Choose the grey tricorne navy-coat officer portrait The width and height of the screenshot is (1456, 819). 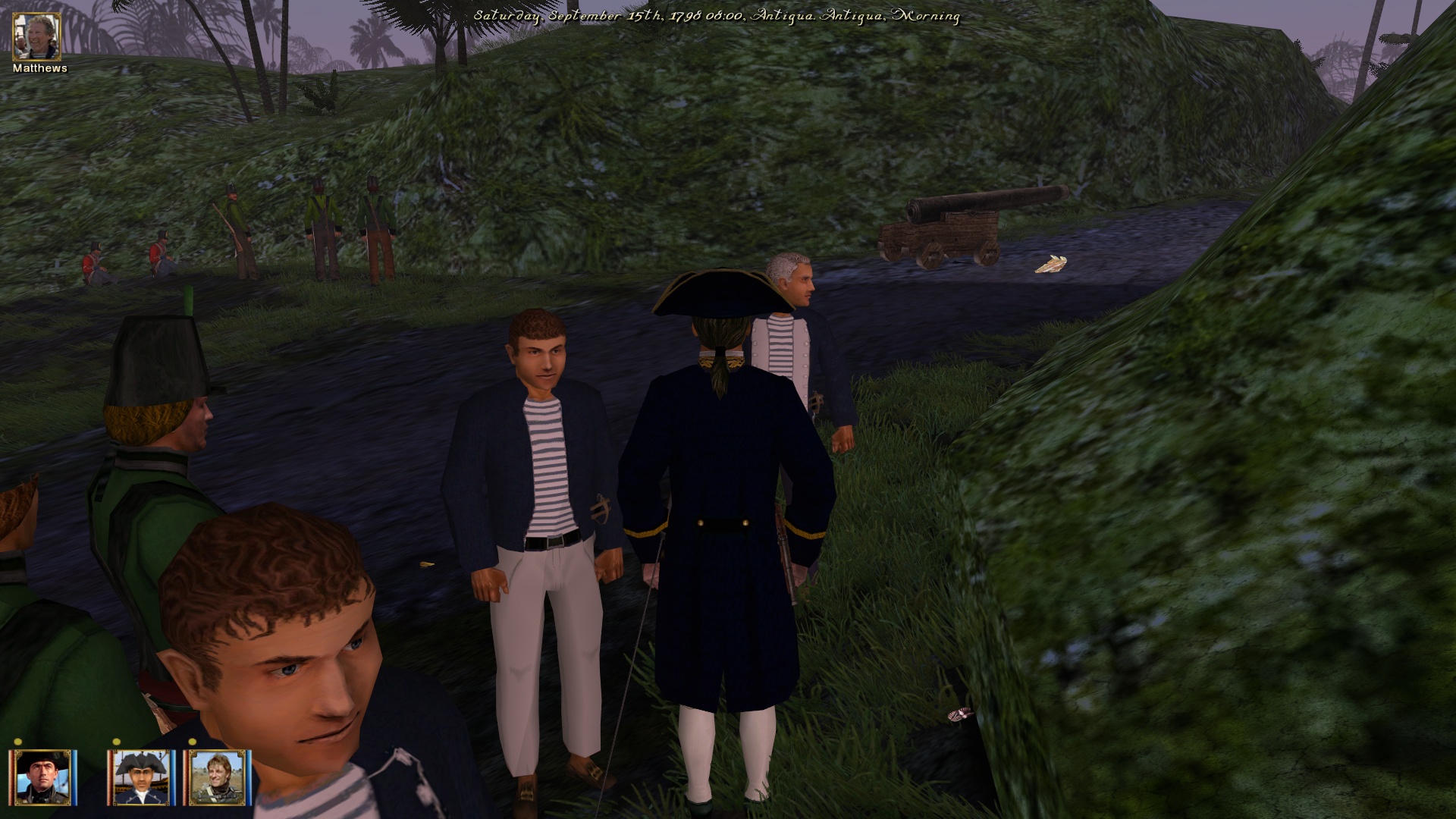[x=141, y=777]
